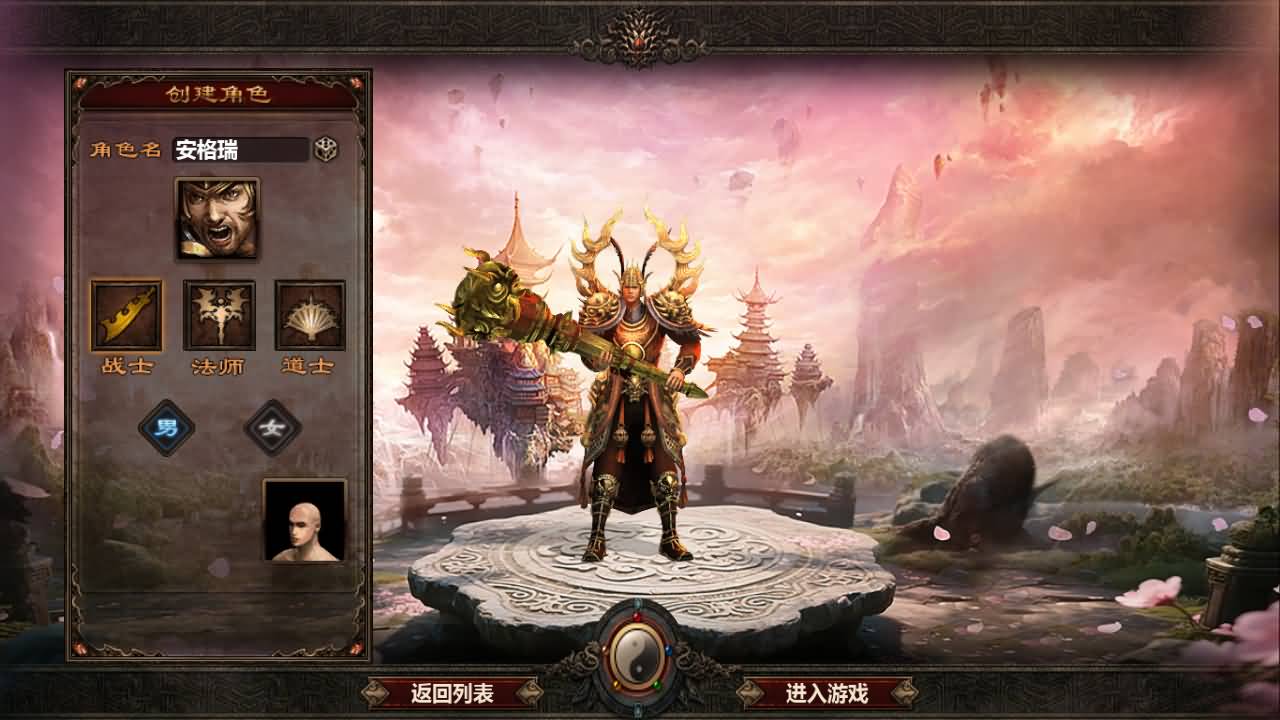The width and height of the screenshot is (1280, 720).
Task: Click the blue gem on the medallion
Action: (x=669, y=650)
